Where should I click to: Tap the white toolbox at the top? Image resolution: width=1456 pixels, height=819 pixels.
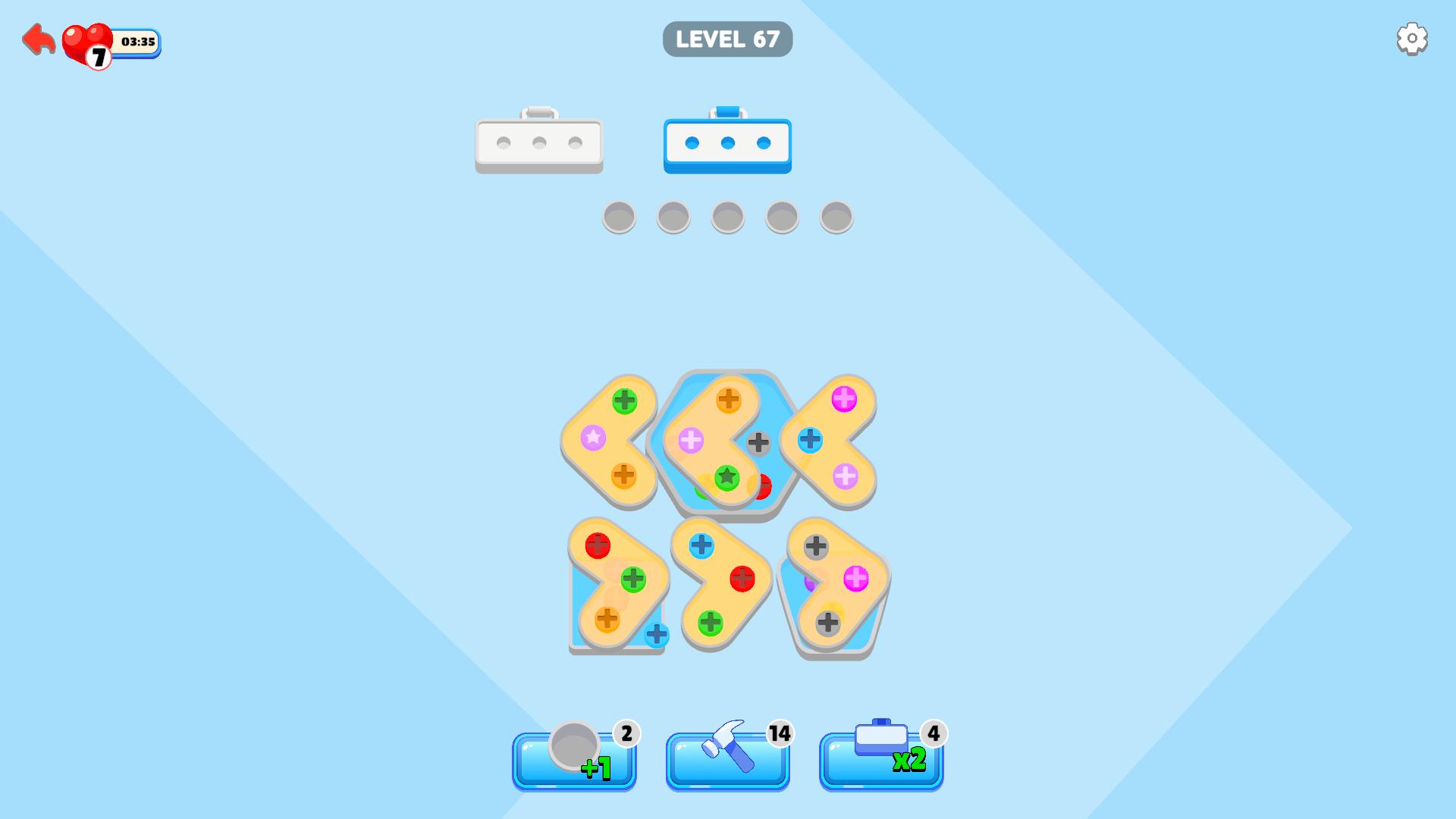[x=539, y=143]
